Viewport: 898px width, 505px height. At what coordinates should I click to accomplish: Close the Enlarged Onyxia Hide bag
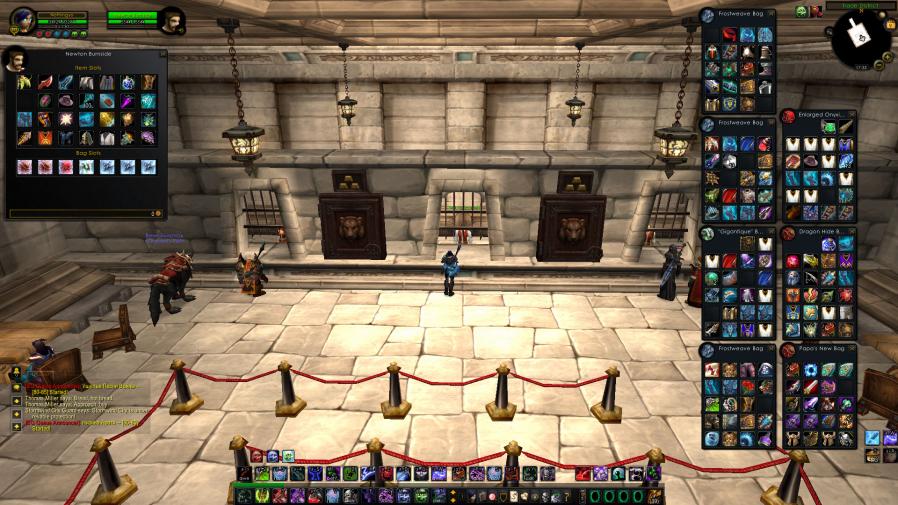[x=852, y=114]
